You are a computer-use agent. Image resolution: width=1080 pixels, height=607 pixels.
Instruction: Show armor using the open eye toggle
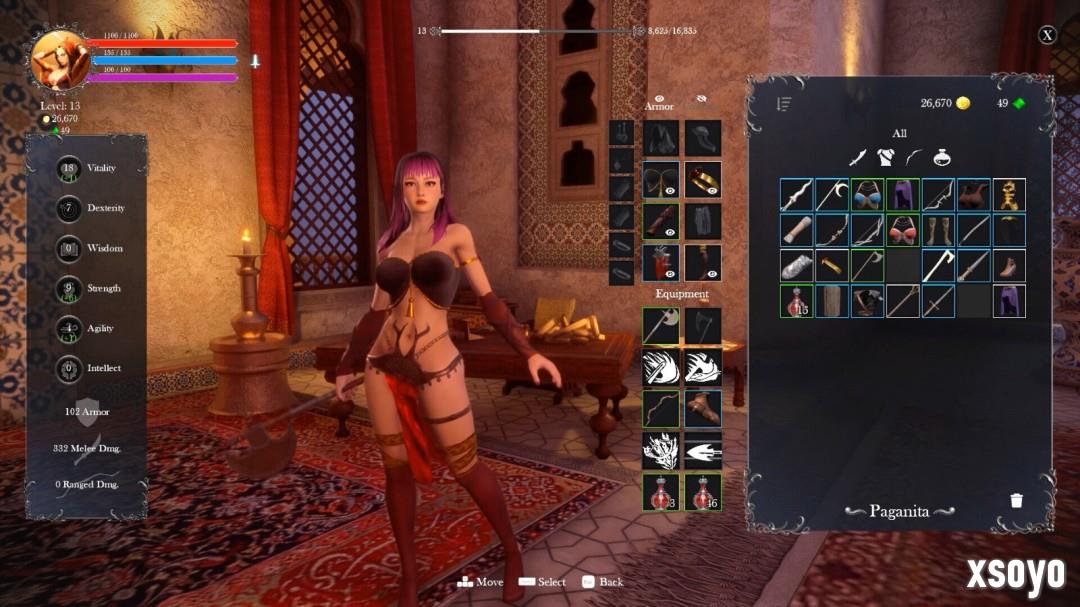coord(658,99)
